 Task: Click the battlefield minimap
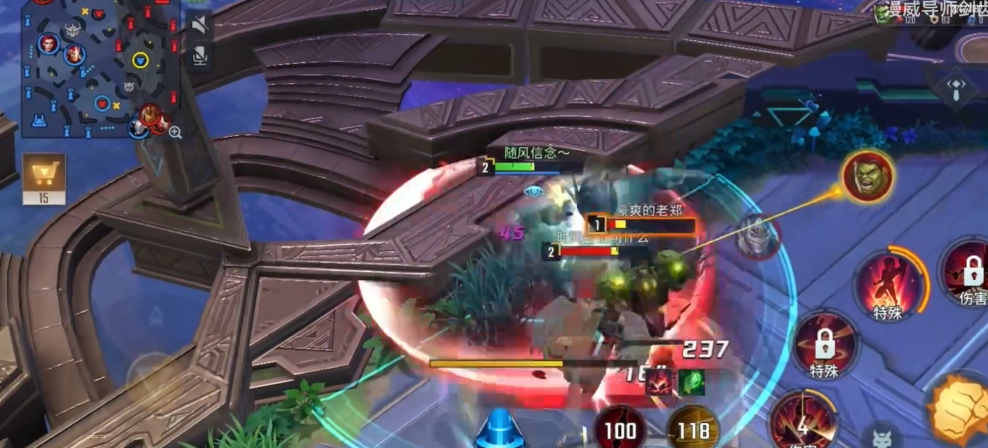pyautogui.click(x=95, y=66)
